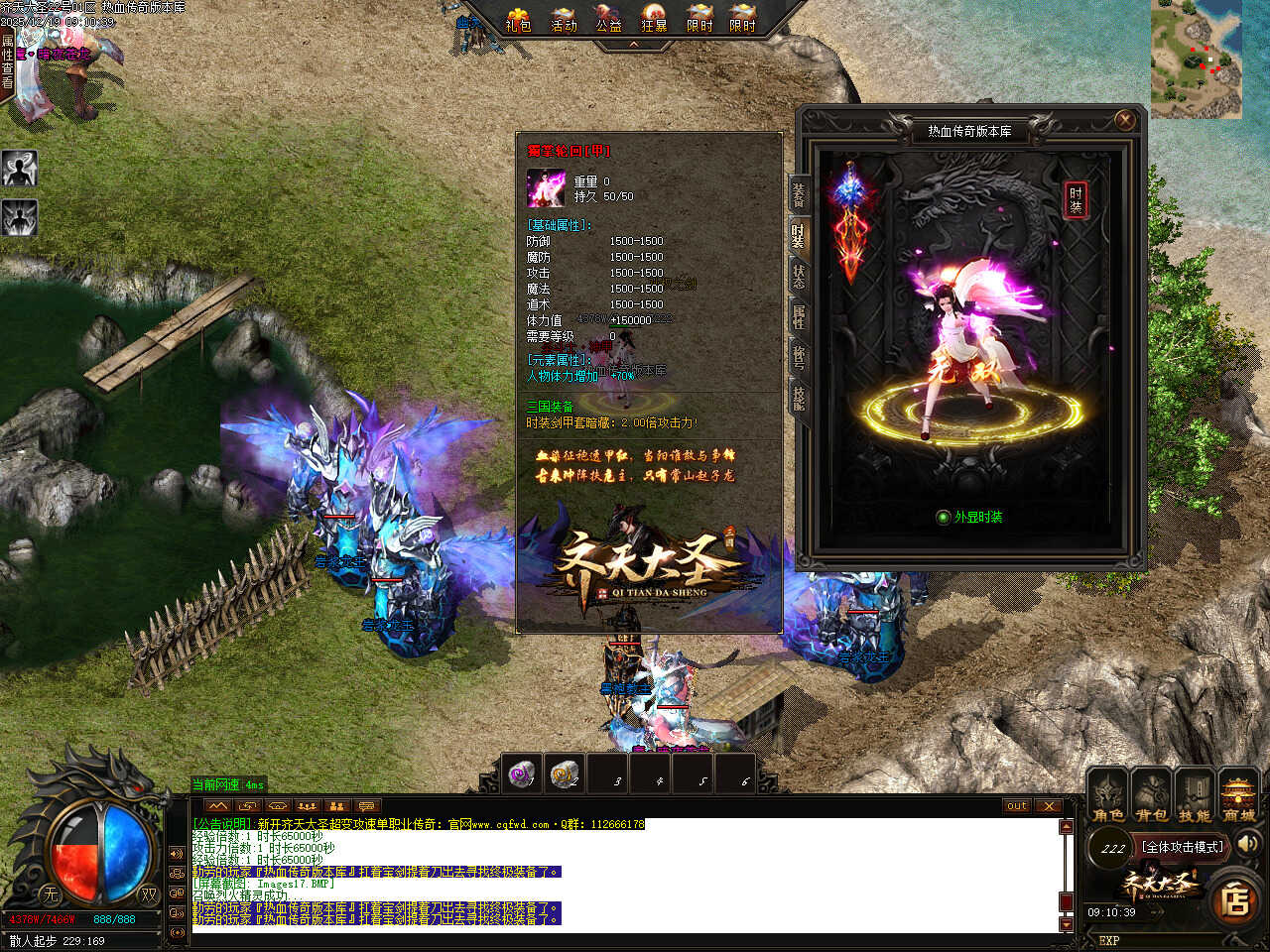Collapse the top menu bar with arrow

point(634,45)
